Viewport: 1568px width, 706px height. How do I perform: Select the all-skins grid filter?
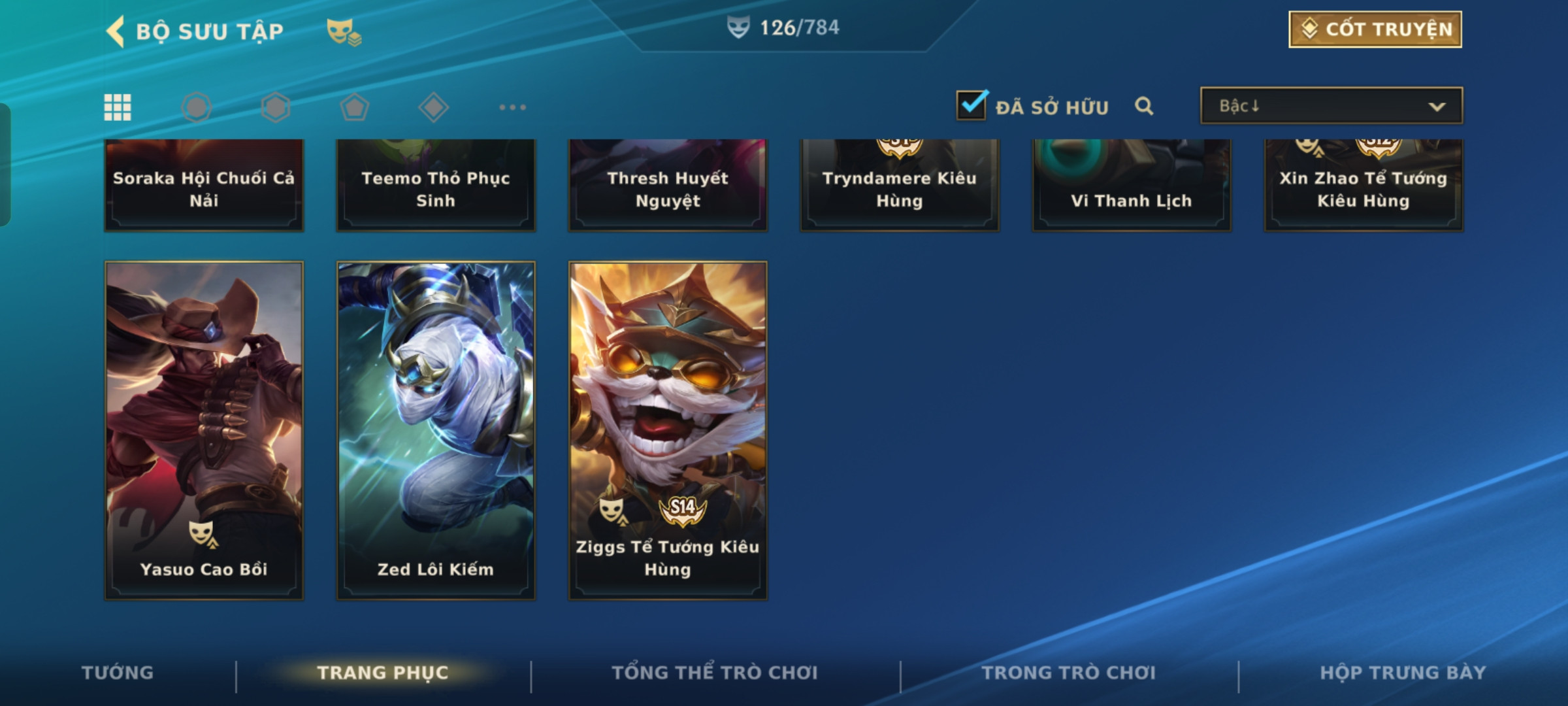(x=118, y=107)
